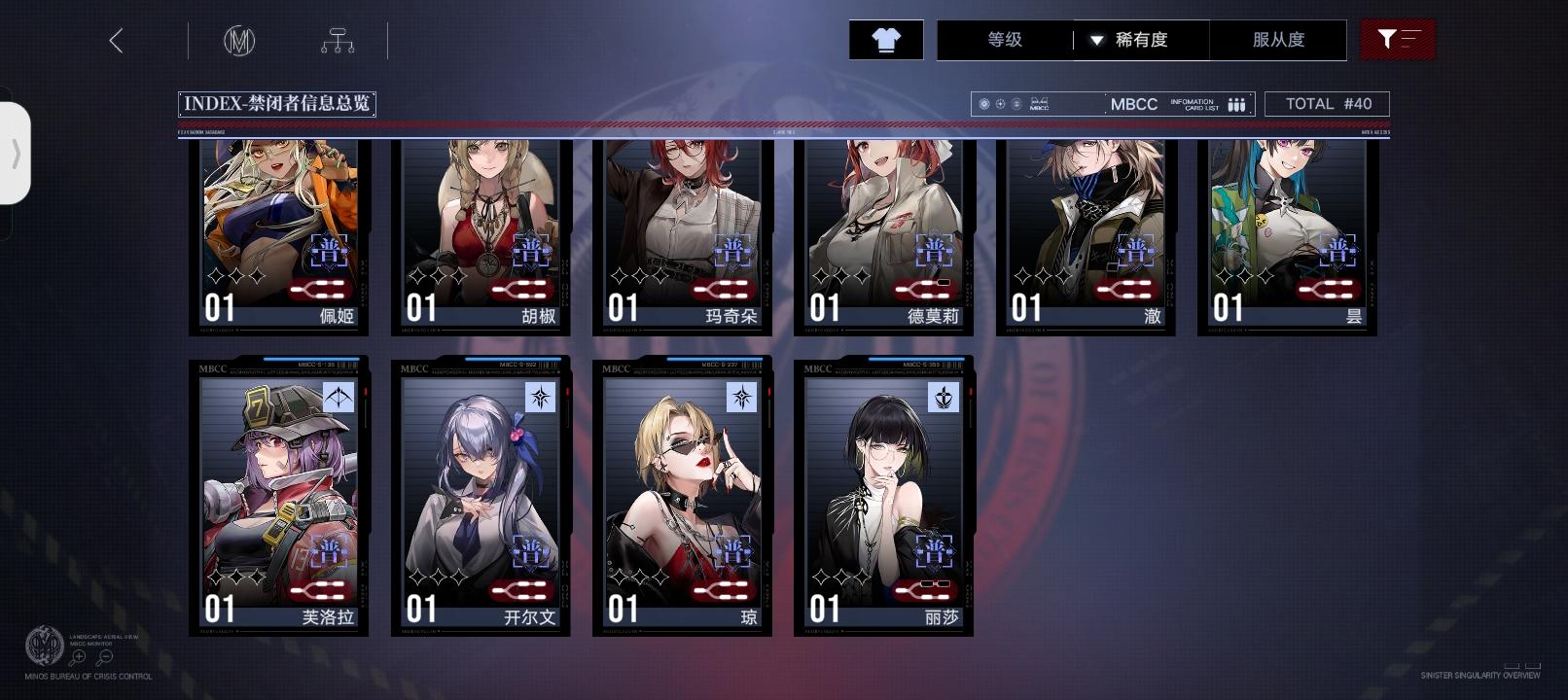Open the org-chart/hierarchy icon in top bar

point(339,40)
